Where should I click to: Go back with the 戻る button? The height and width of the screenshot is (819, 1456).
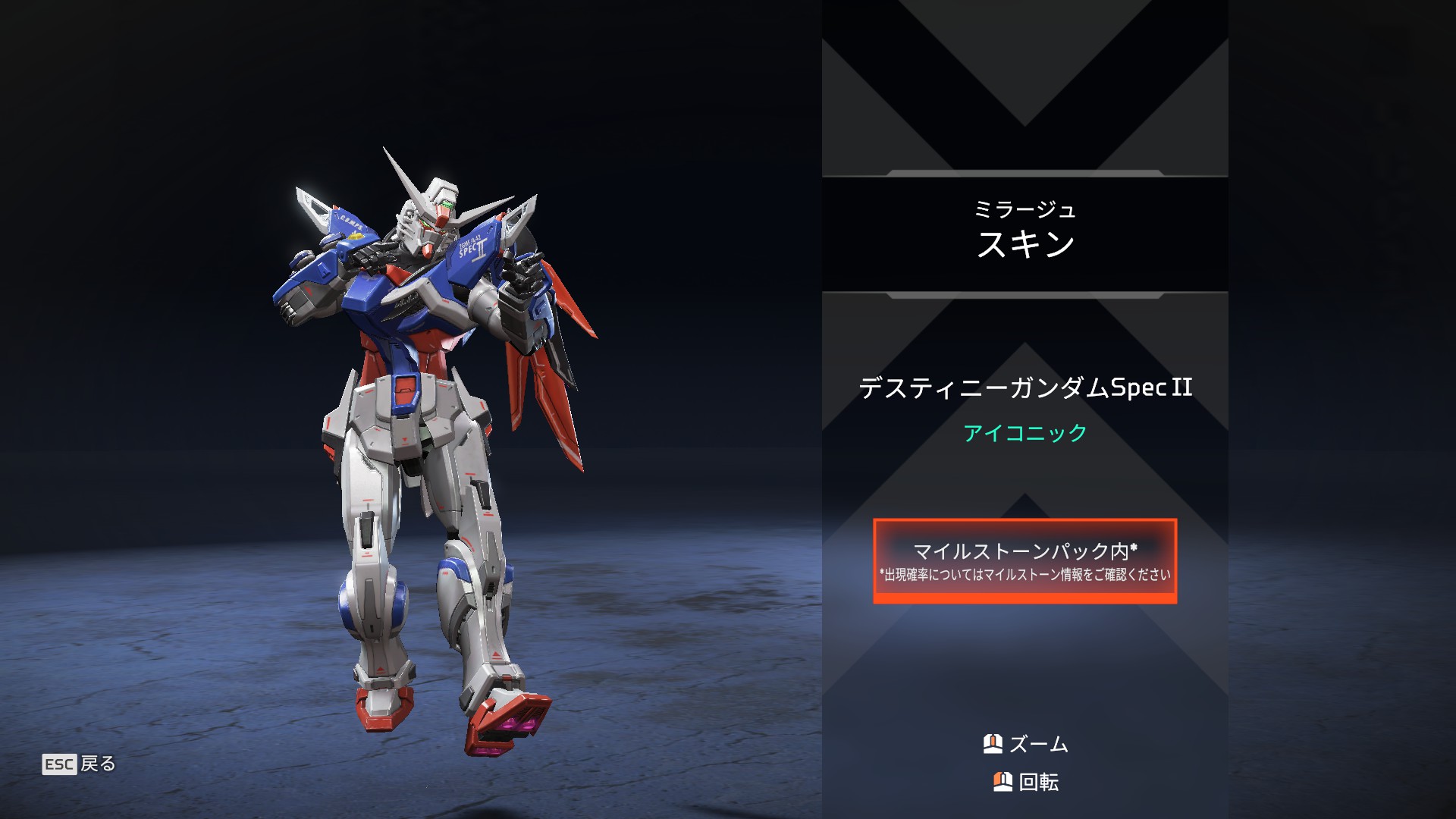80,764
